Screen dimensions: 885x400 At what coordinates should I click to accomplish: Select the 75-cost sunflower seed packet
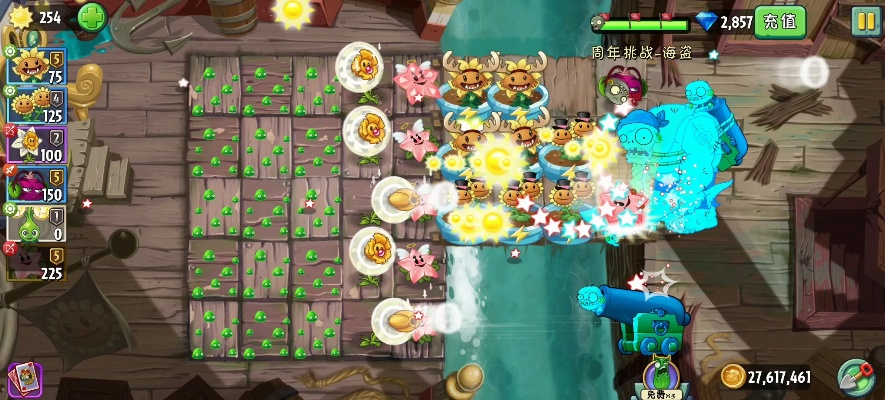coord(37,67)
